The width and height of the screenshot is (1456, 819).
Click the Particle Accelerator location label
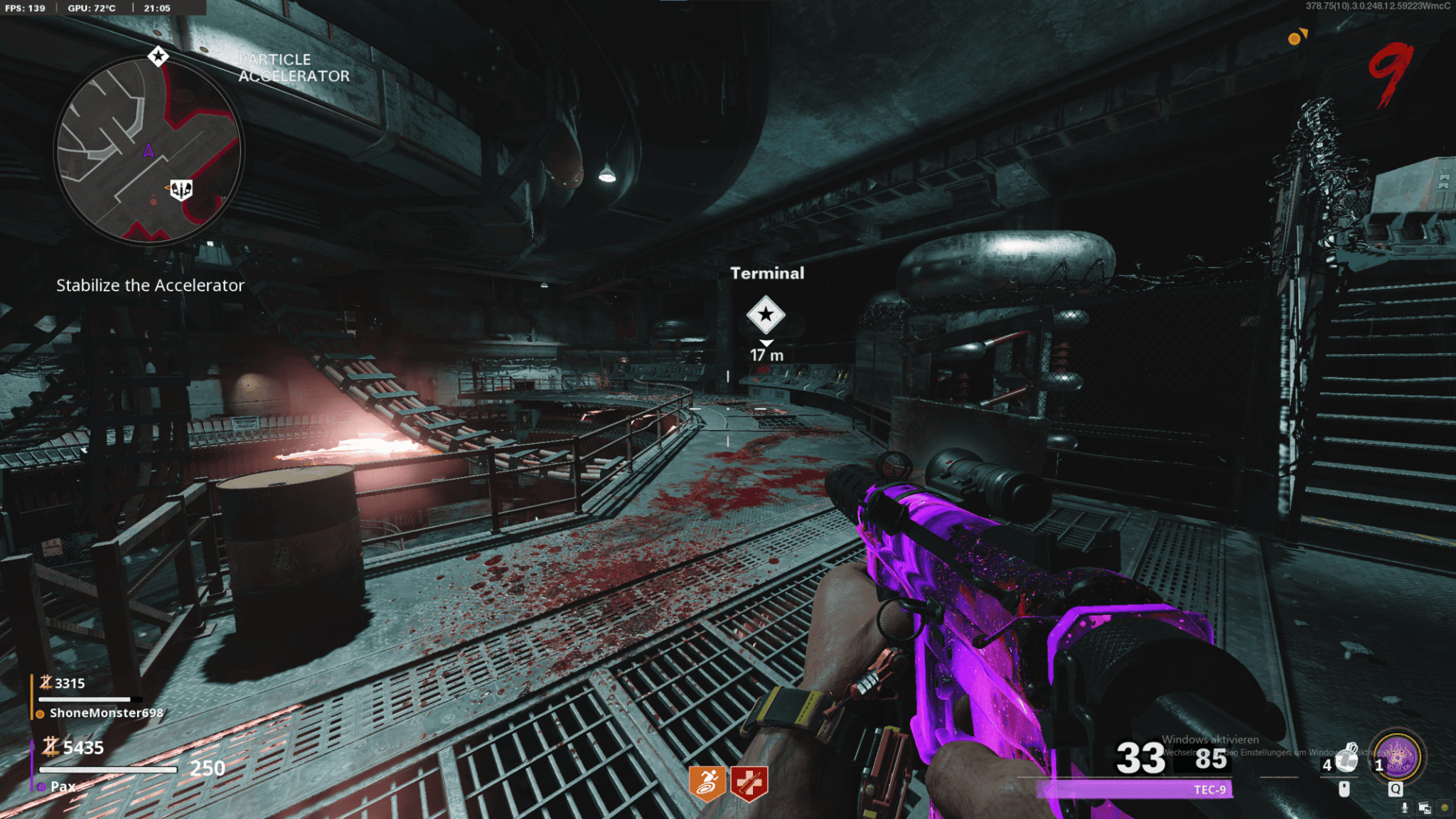[293, 68]
